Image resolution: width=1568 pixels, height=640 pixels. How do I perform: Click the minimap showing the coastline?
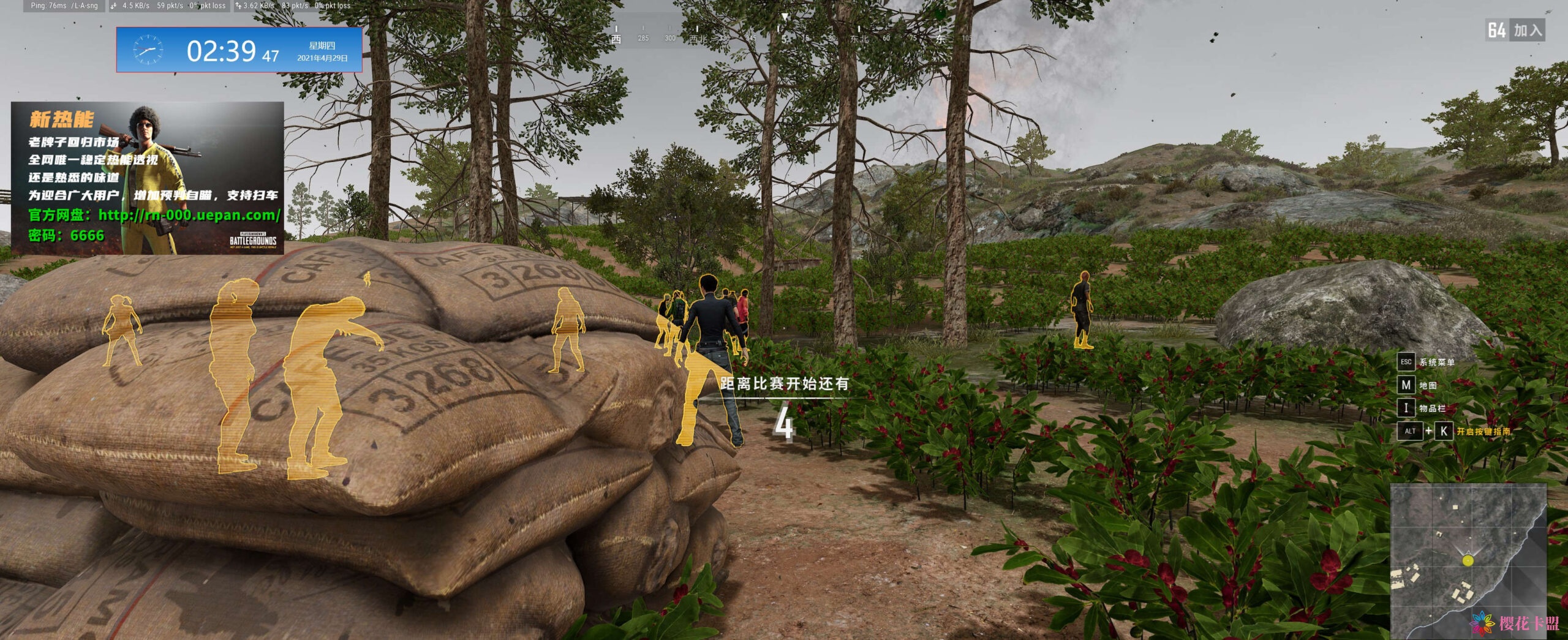(1468, 560)
